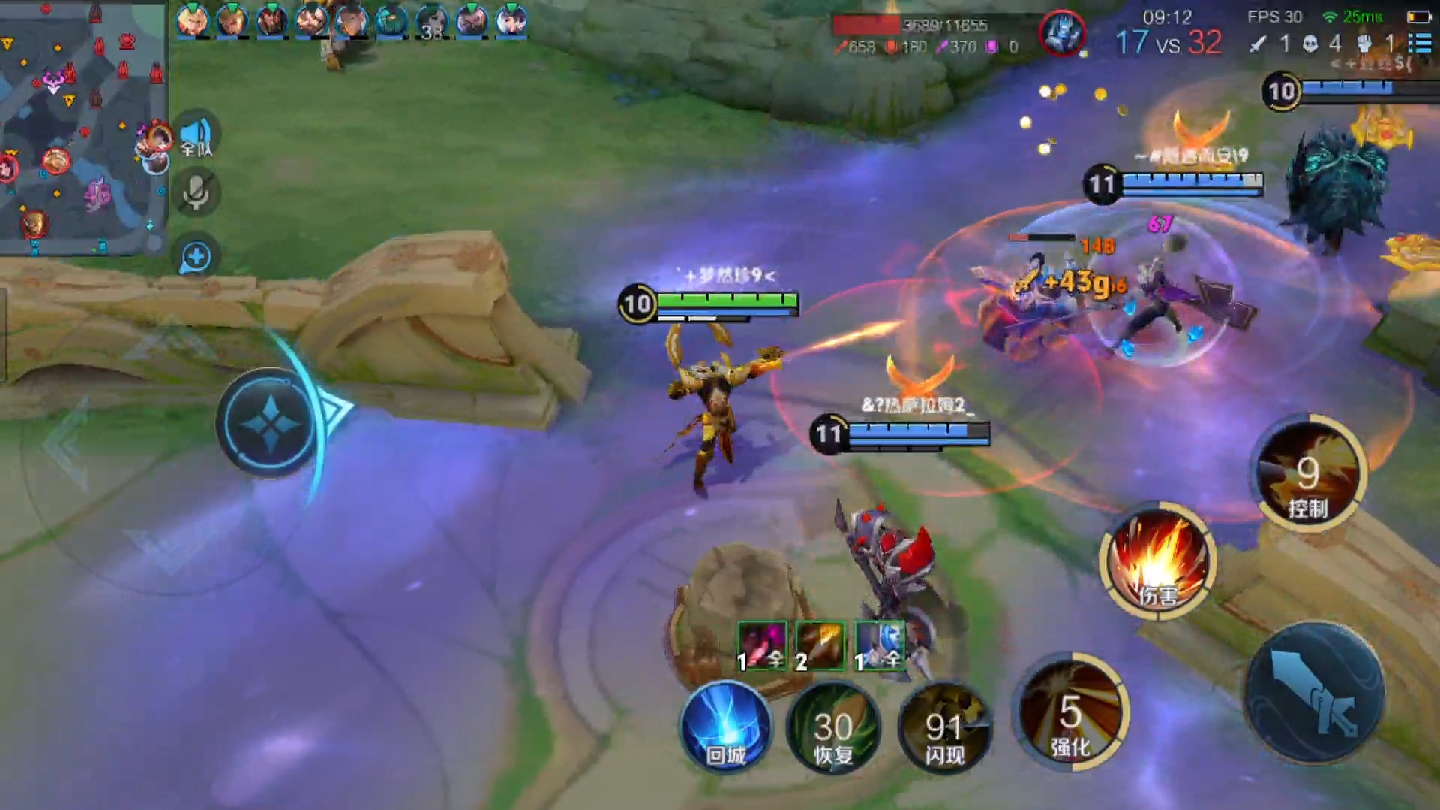This screenshot has height=810, width=1440.
Task: Use the 恢复 heal ability
Action: [x=833, y=727]
